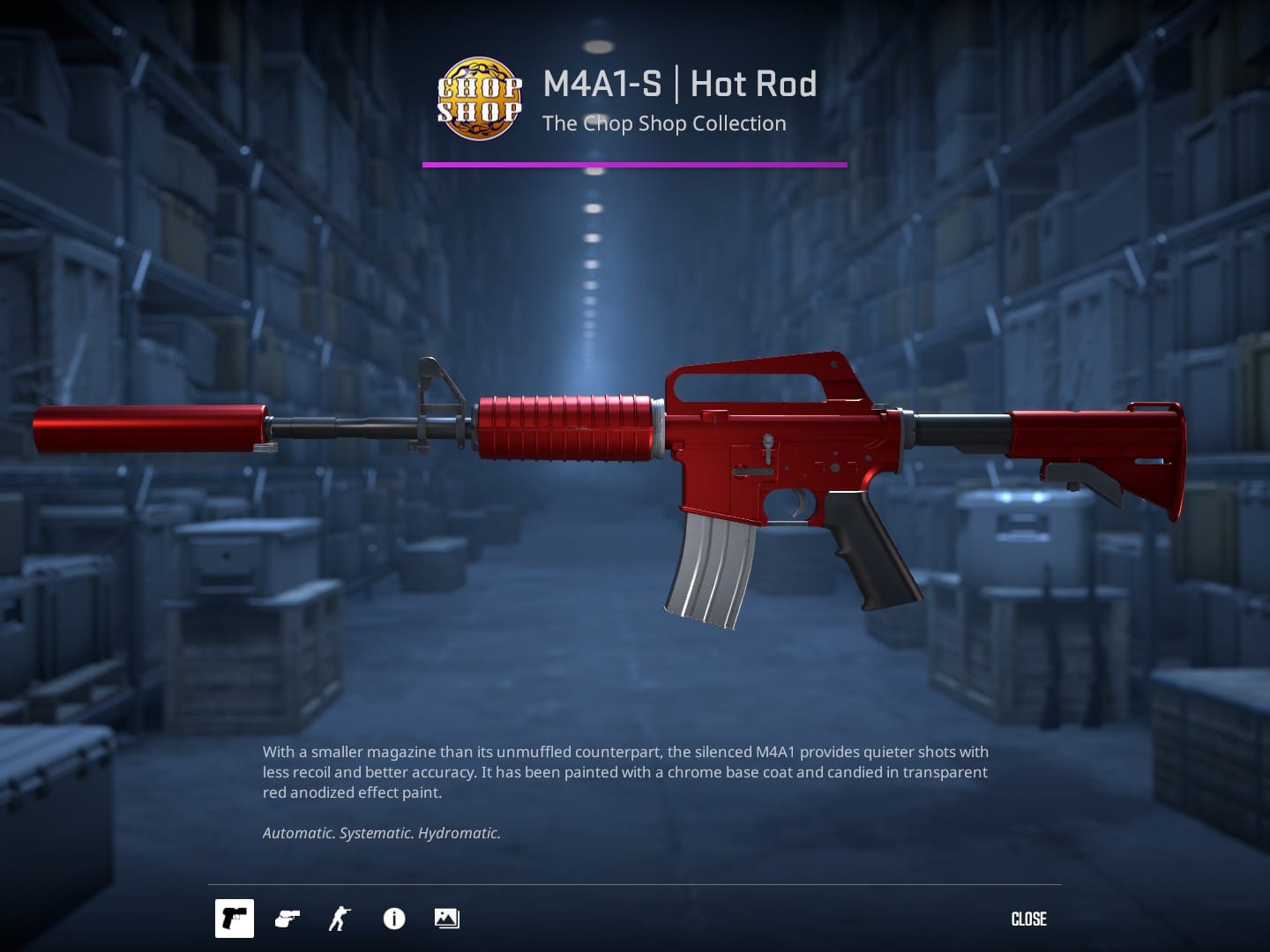View the weapon gallery screenshots

pos(445,919)
